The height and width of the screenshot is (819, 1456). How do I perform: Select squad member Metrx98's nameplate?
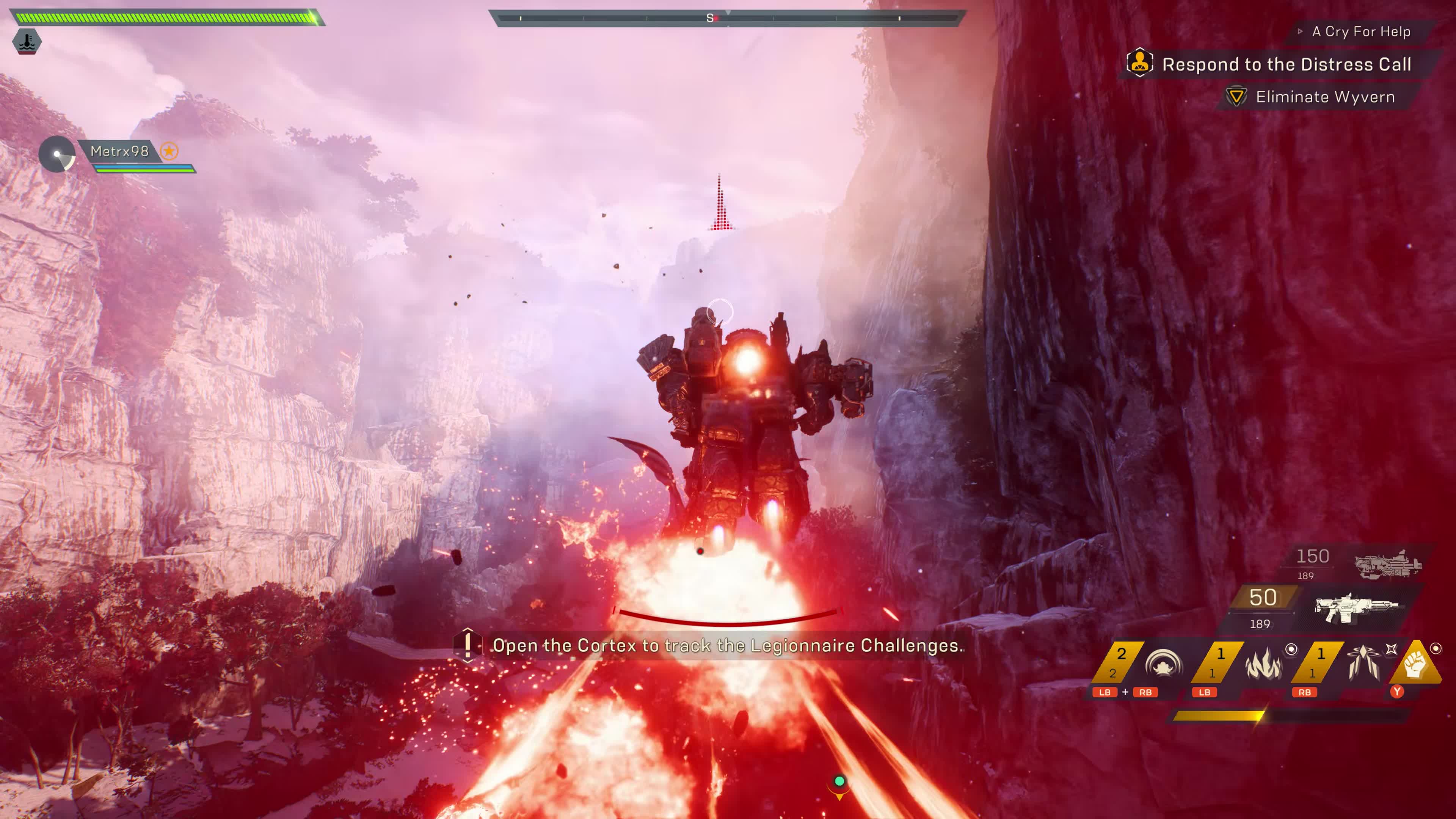tap(119, 152)
